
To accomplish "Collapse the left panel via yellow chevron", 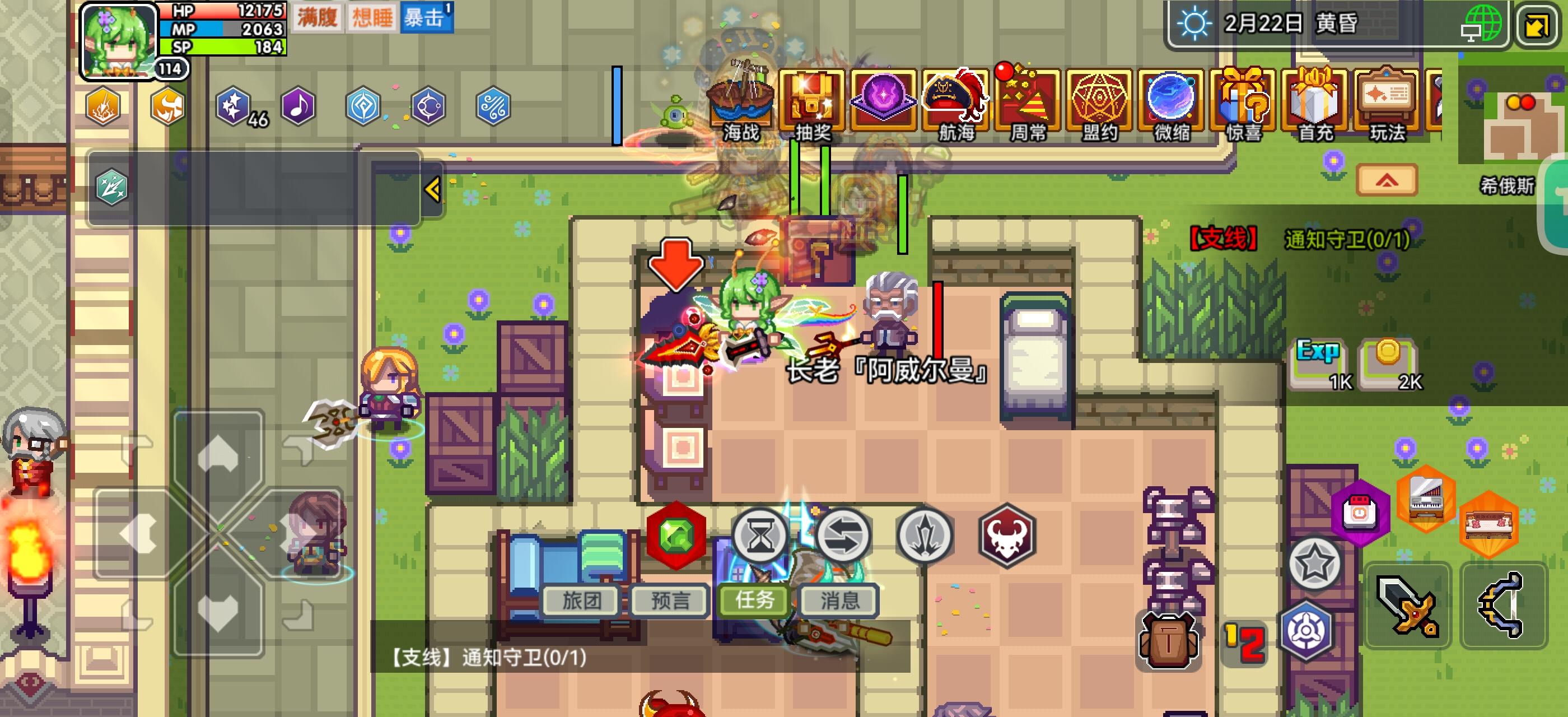I will click(433, 189).
